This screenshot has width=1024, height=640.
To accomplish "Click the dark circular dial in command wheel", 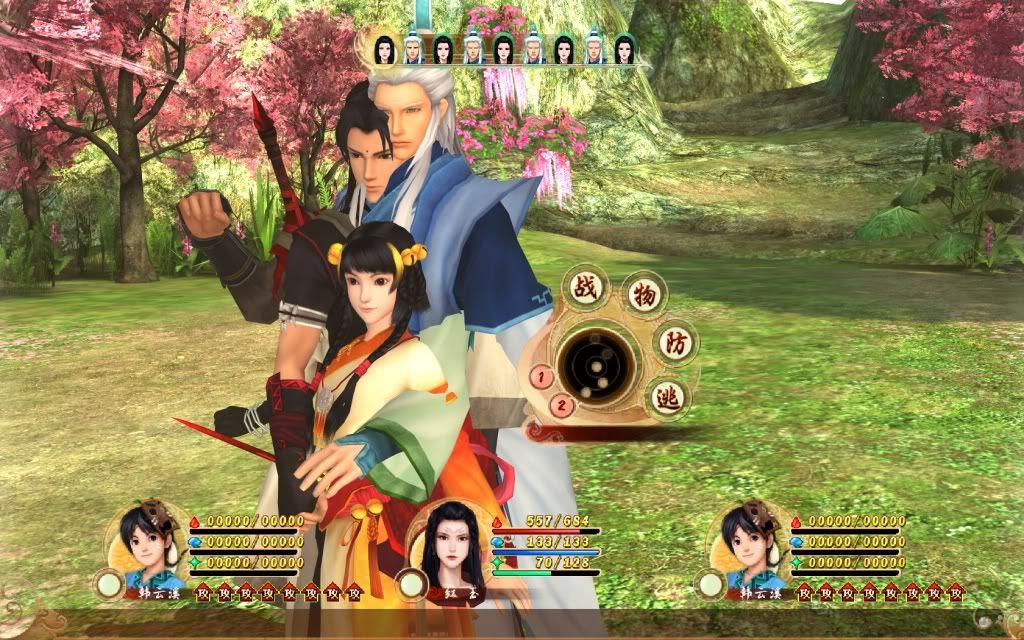I will (x=597, y=363).
